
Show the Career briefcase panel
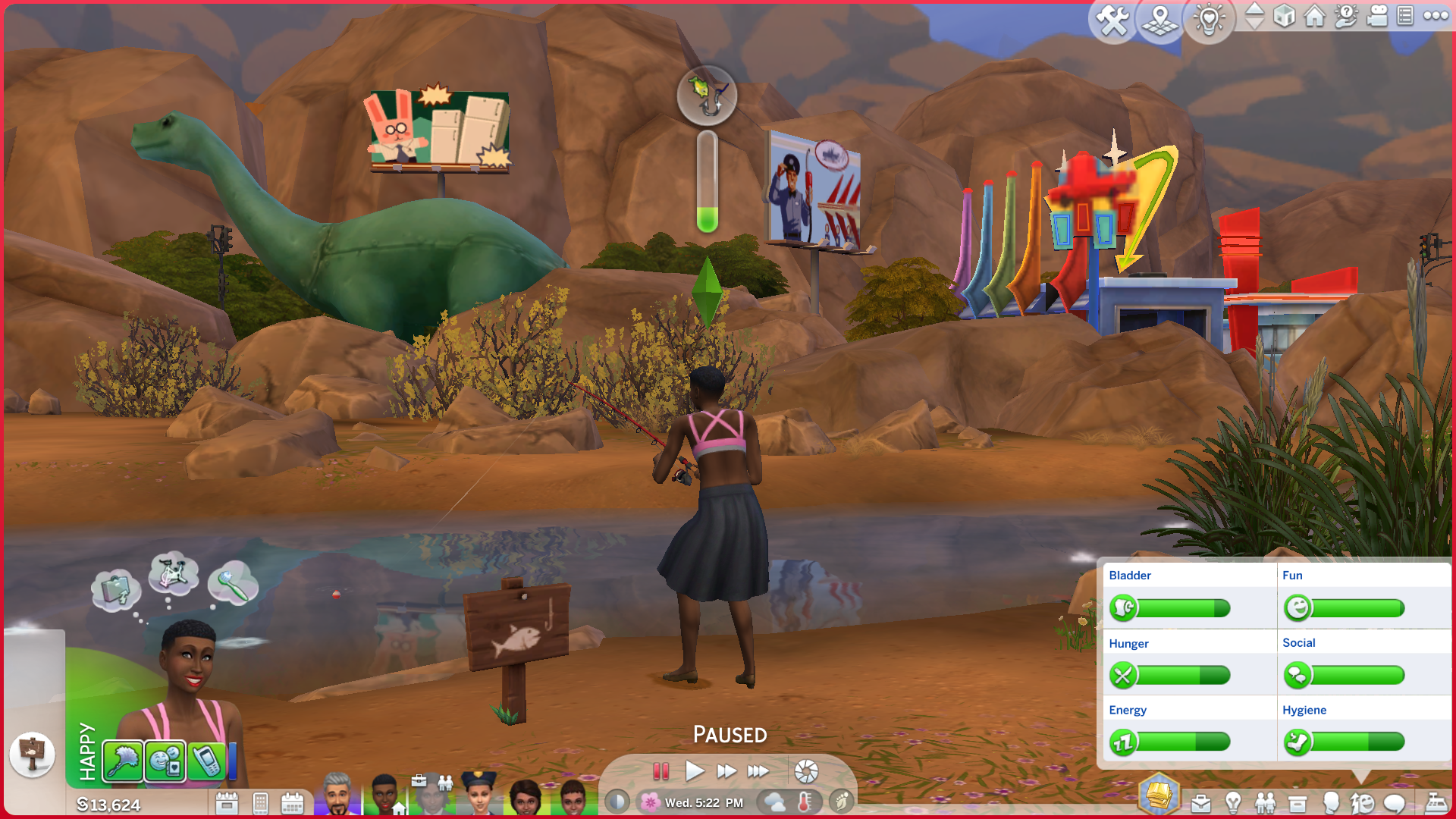click(1201, 803)
